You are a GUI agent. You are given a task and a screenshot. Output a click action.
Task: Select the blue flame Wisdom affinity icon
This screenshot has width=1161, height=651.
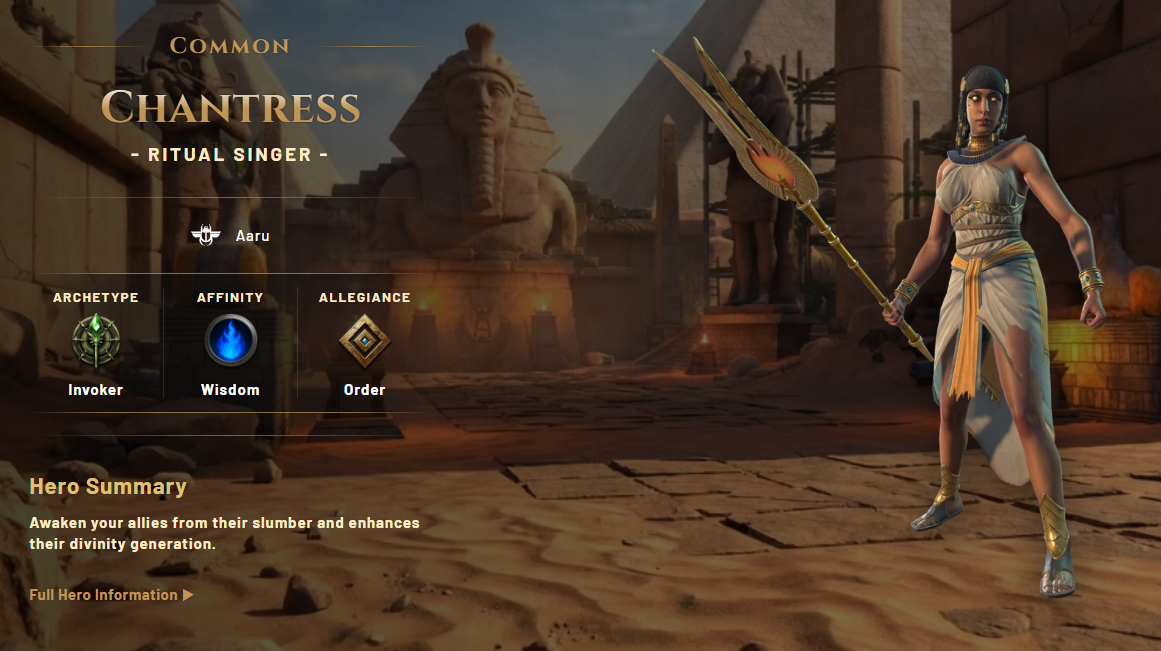pyautogui.click(x=230, y=342)
